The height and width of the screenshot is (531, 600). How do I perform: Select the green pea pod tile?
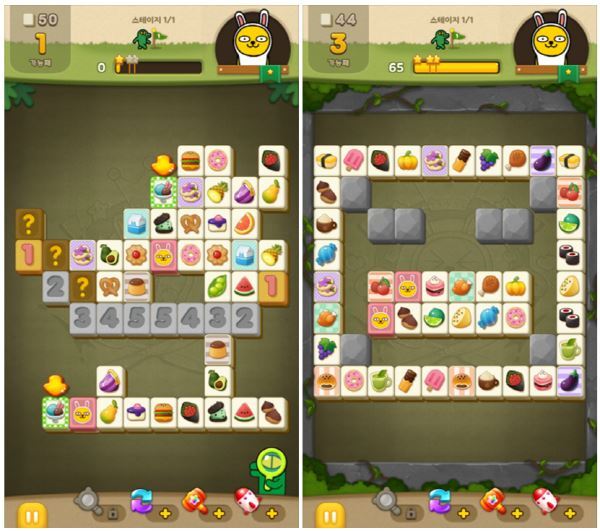tap(218, 287)
